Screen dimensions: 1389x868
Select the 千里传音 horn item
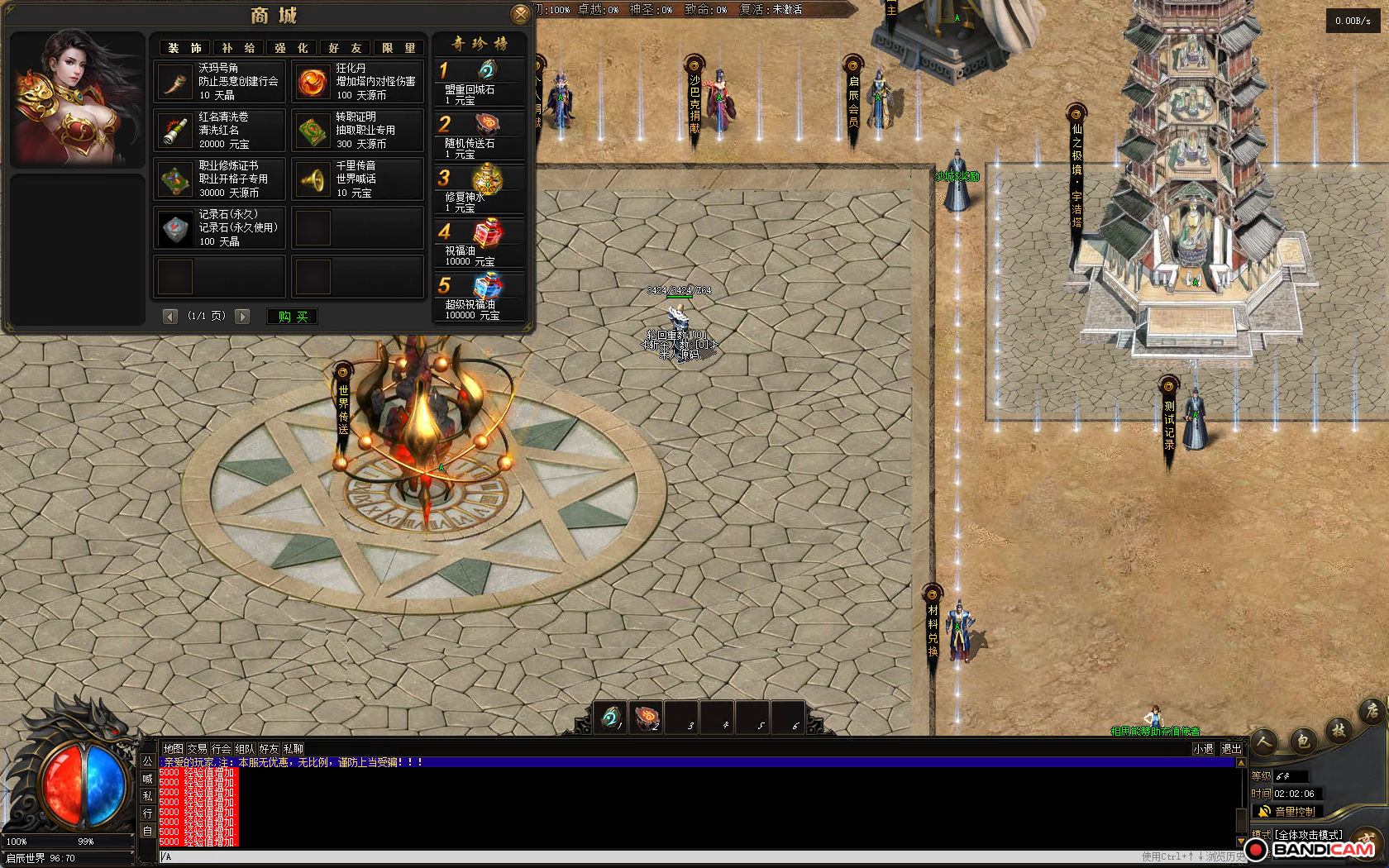tap(358, 179)
